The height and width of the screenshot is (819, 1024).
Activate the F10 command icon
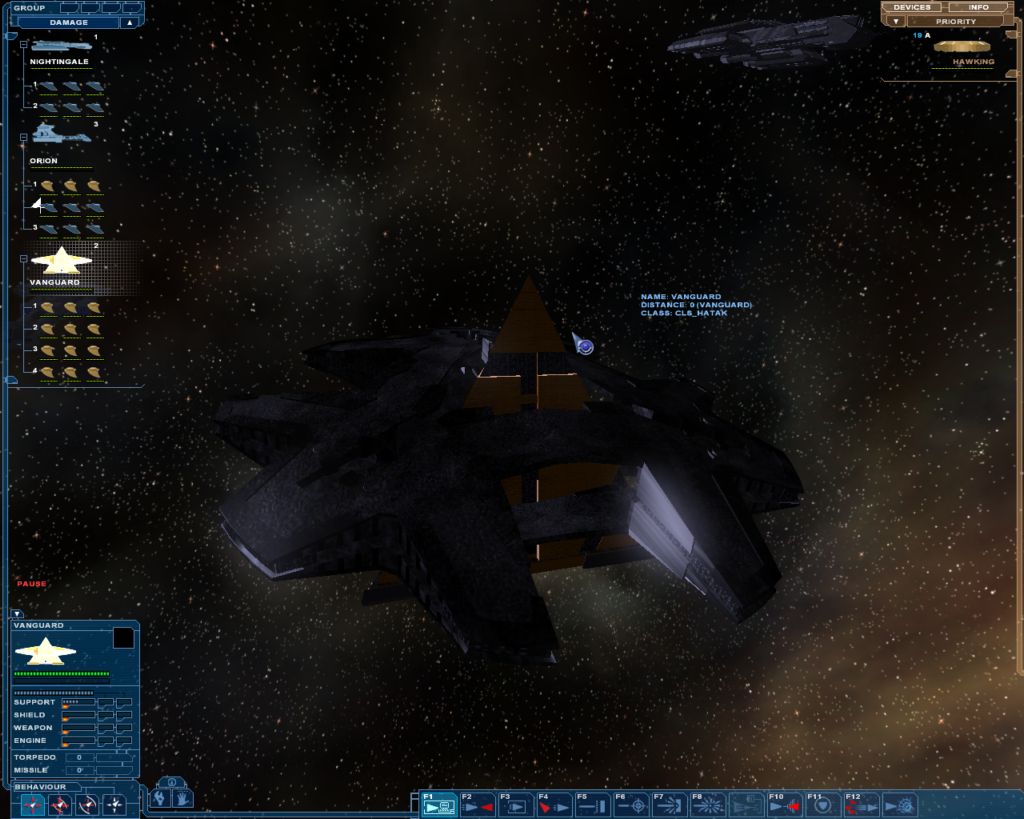pos(784,805)
